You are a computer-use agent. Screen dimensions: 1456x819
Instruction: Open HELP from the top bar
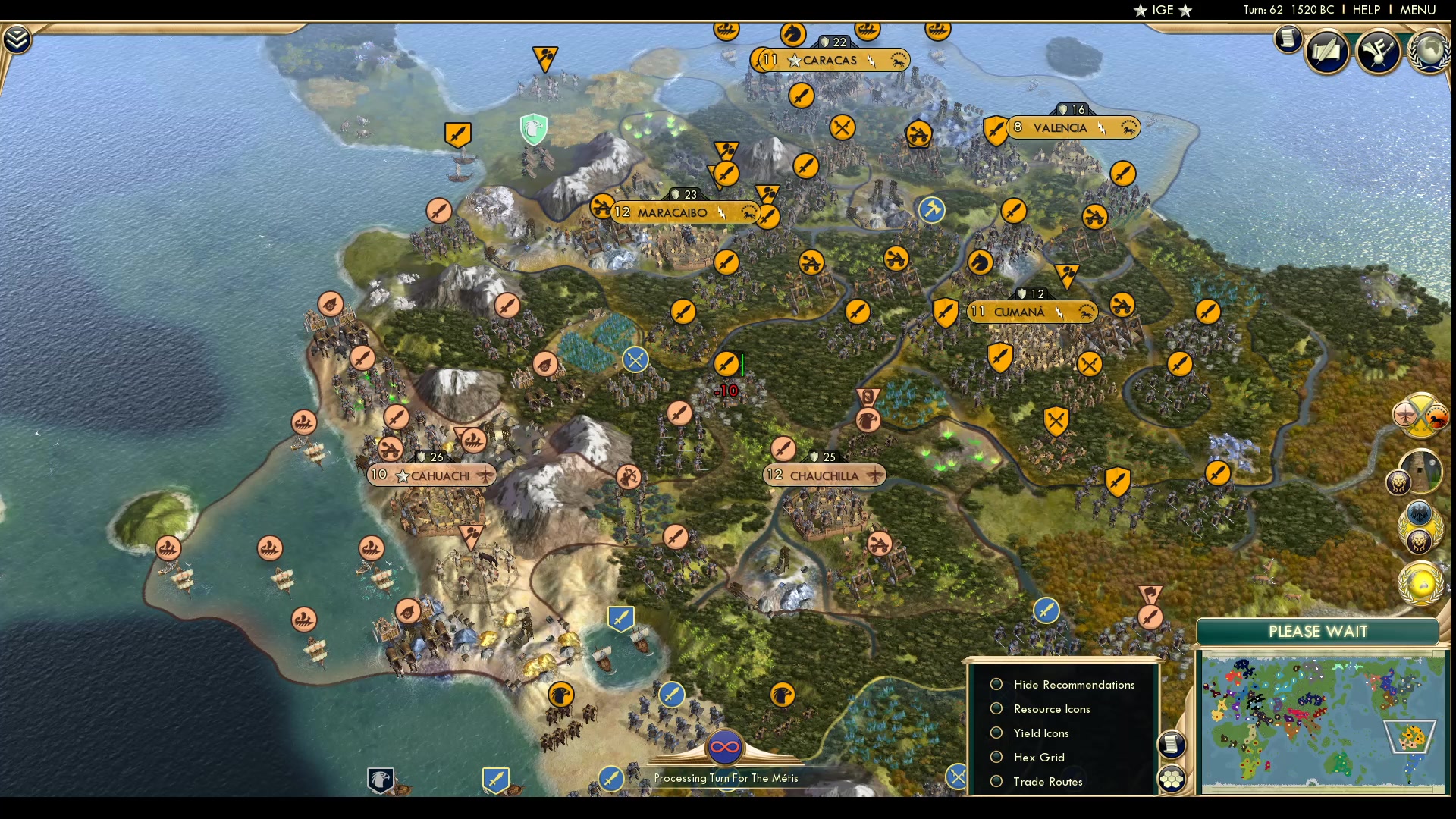[x=1366, y=10]
